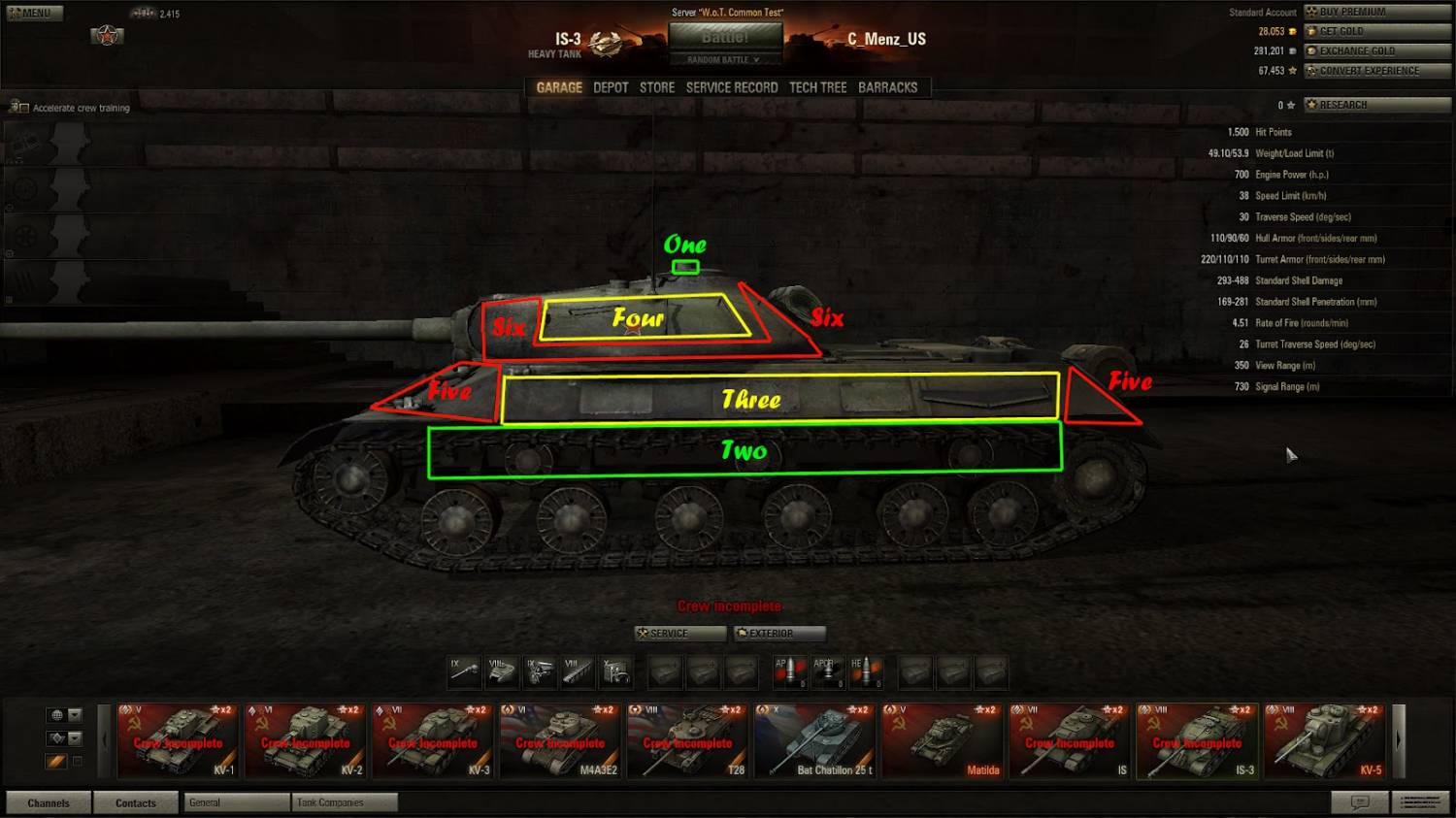
Task: Open the Tech Tree tab
Action: pos(817,87)
